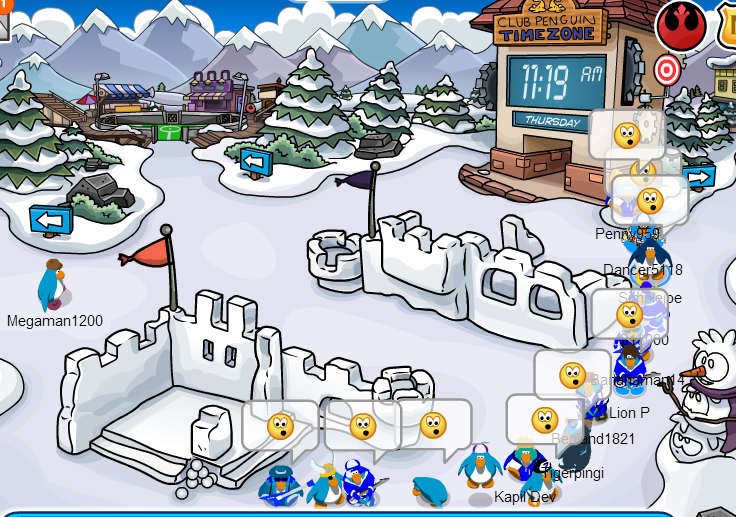Open the red Rebel Alliance emblem icon
The image size is (736, 517).
[x=681, y=25]
